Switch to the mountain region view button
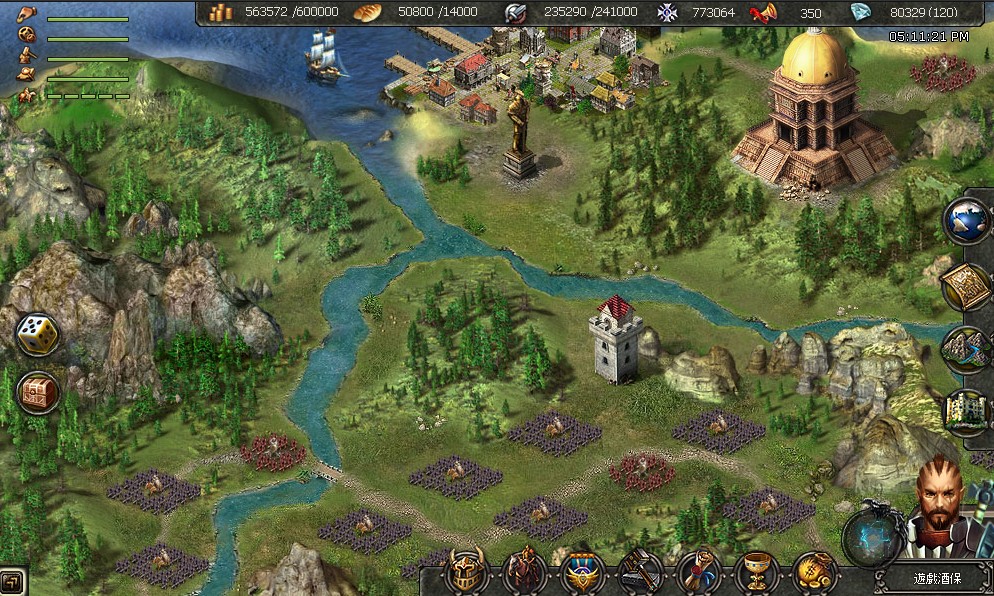Screen dimensions: 994x596 pyautogui.click(x=967, y=349)
